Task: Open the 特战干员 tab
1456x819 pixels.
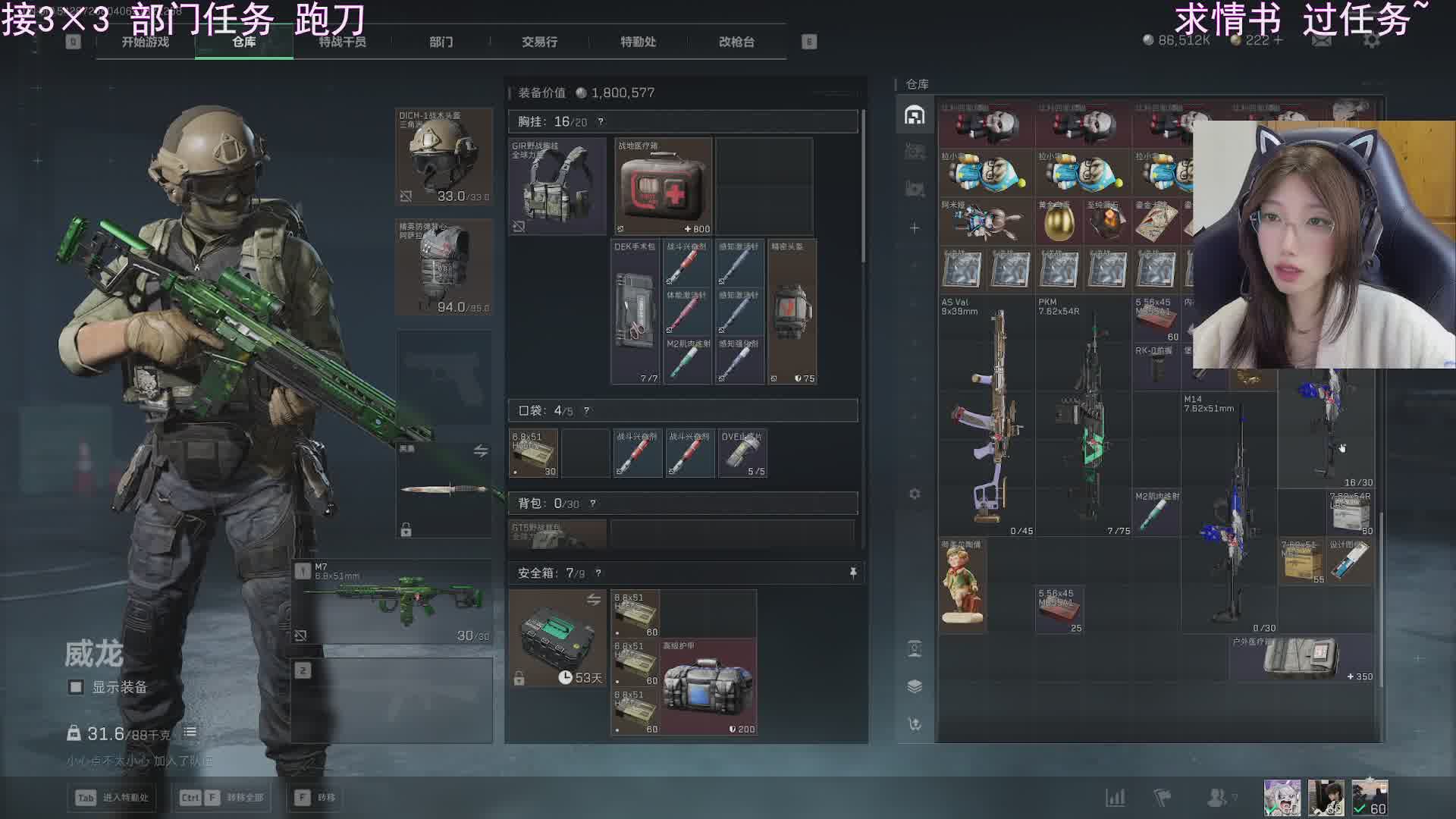Action: pos(342,42)
